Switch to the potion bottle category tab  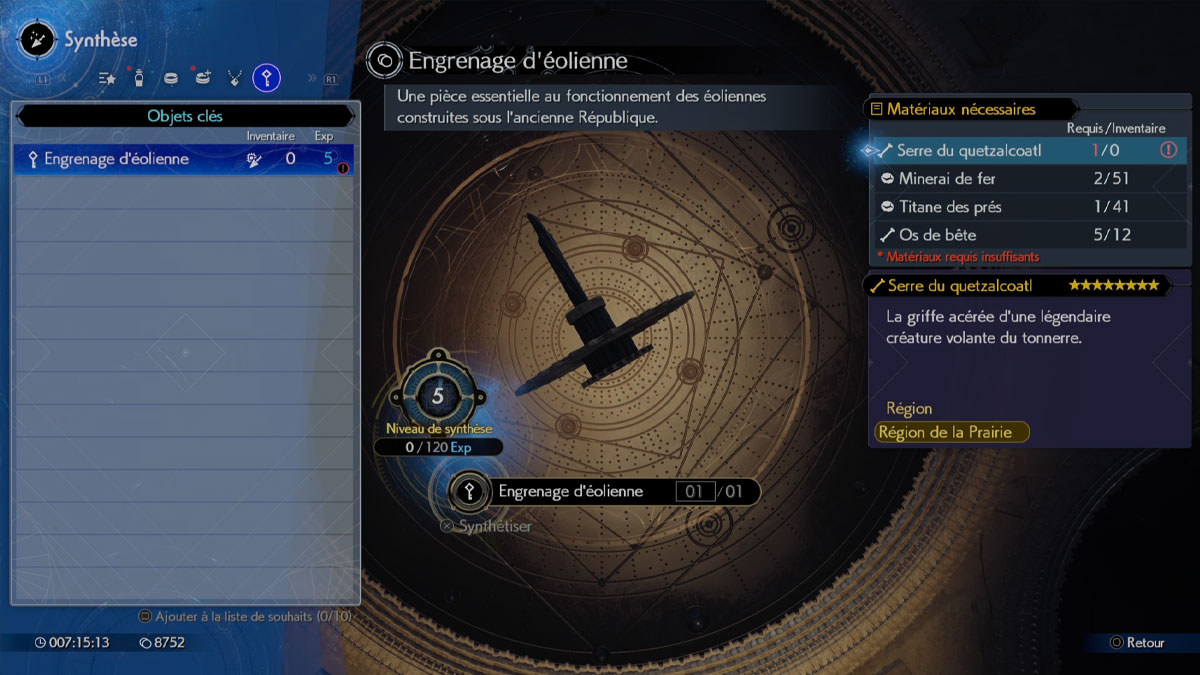tap(139, 77)
